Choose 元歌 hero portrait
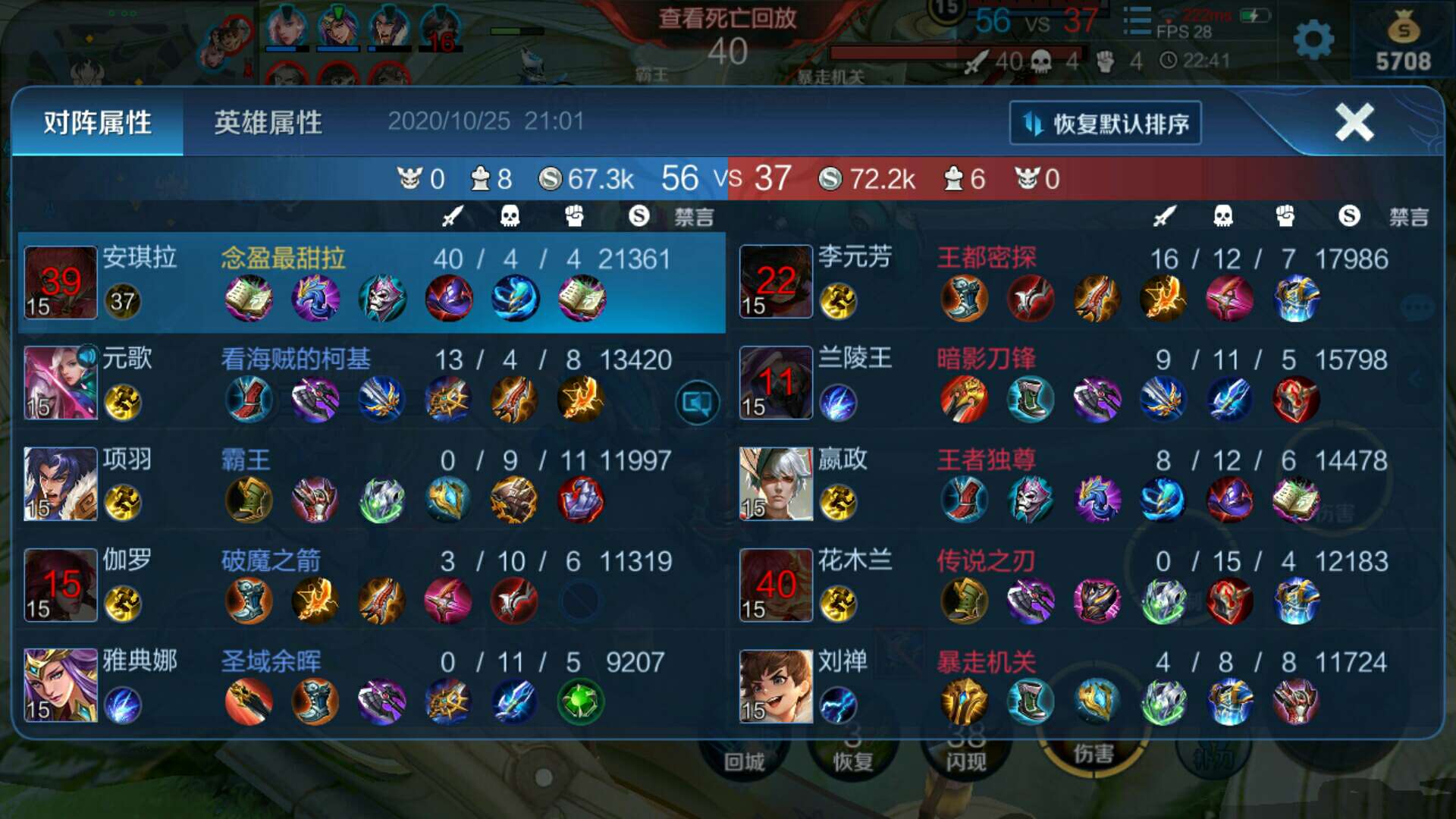Screen dimensions: 1456x819 point(61,383)
